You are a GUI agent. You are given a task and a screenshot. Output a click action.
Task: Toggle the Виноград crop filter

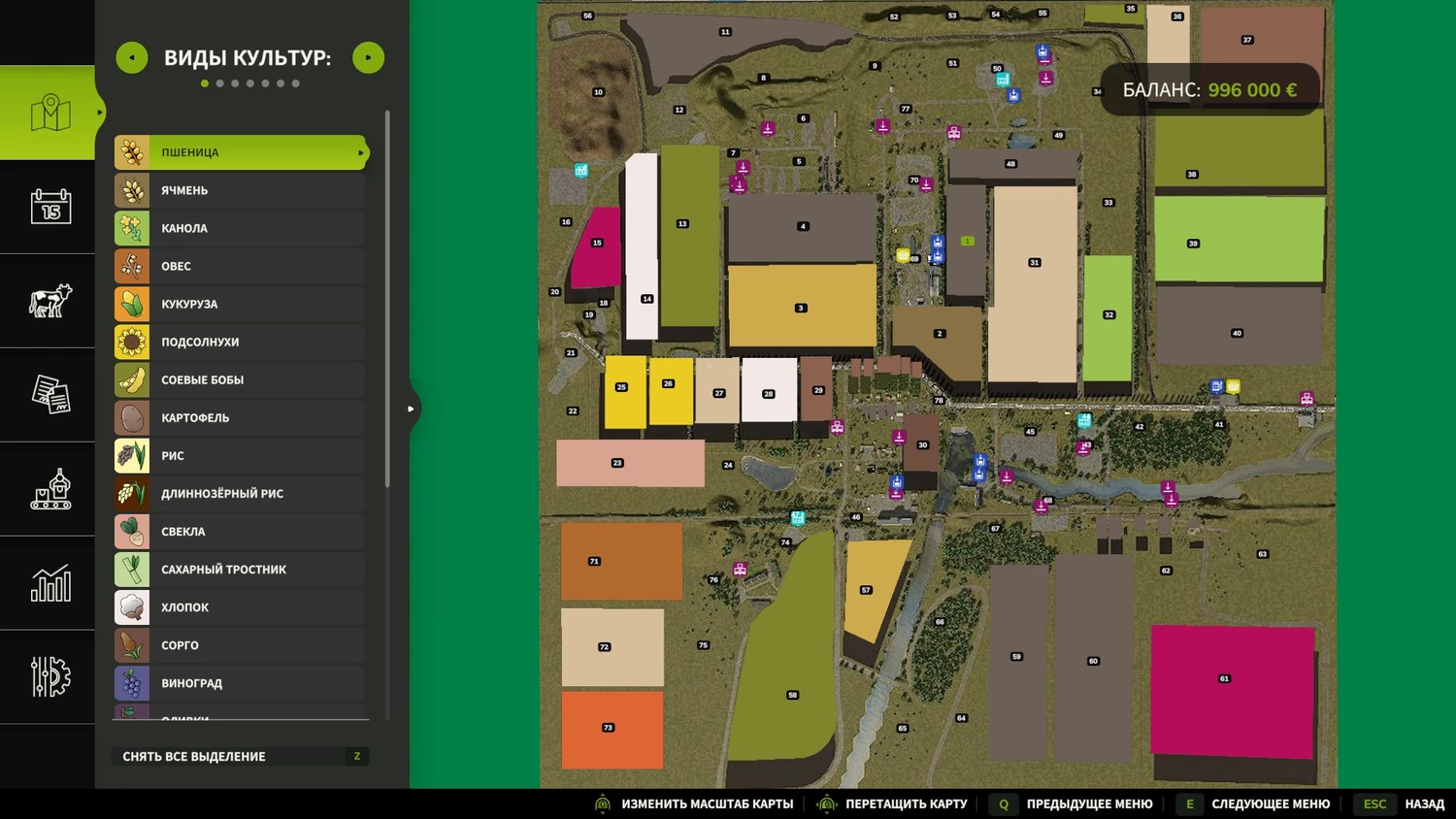[239, 683]
